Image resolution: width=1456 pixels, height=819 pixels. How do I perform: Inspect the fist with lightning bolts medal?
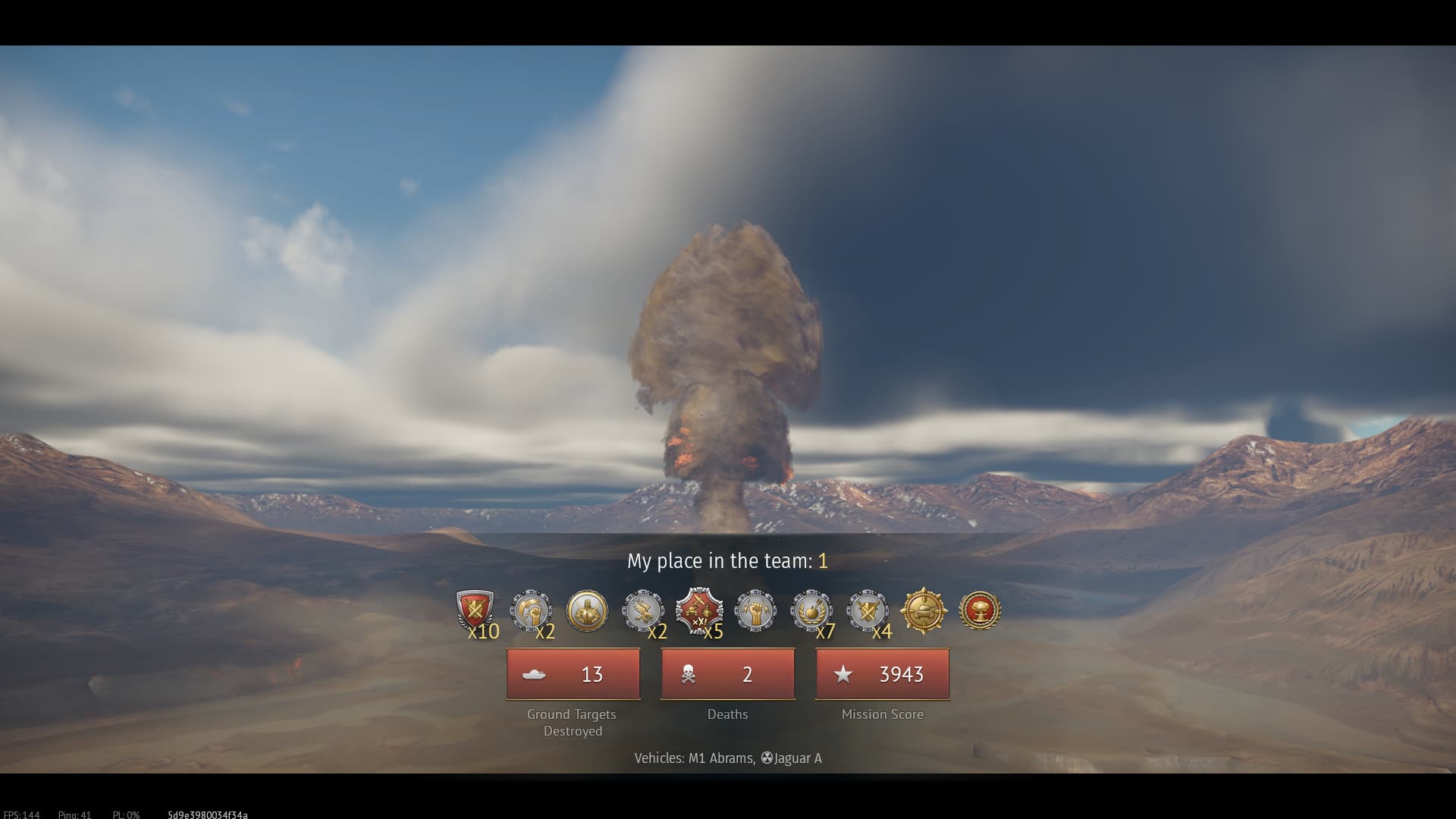(x=755, y=610)
